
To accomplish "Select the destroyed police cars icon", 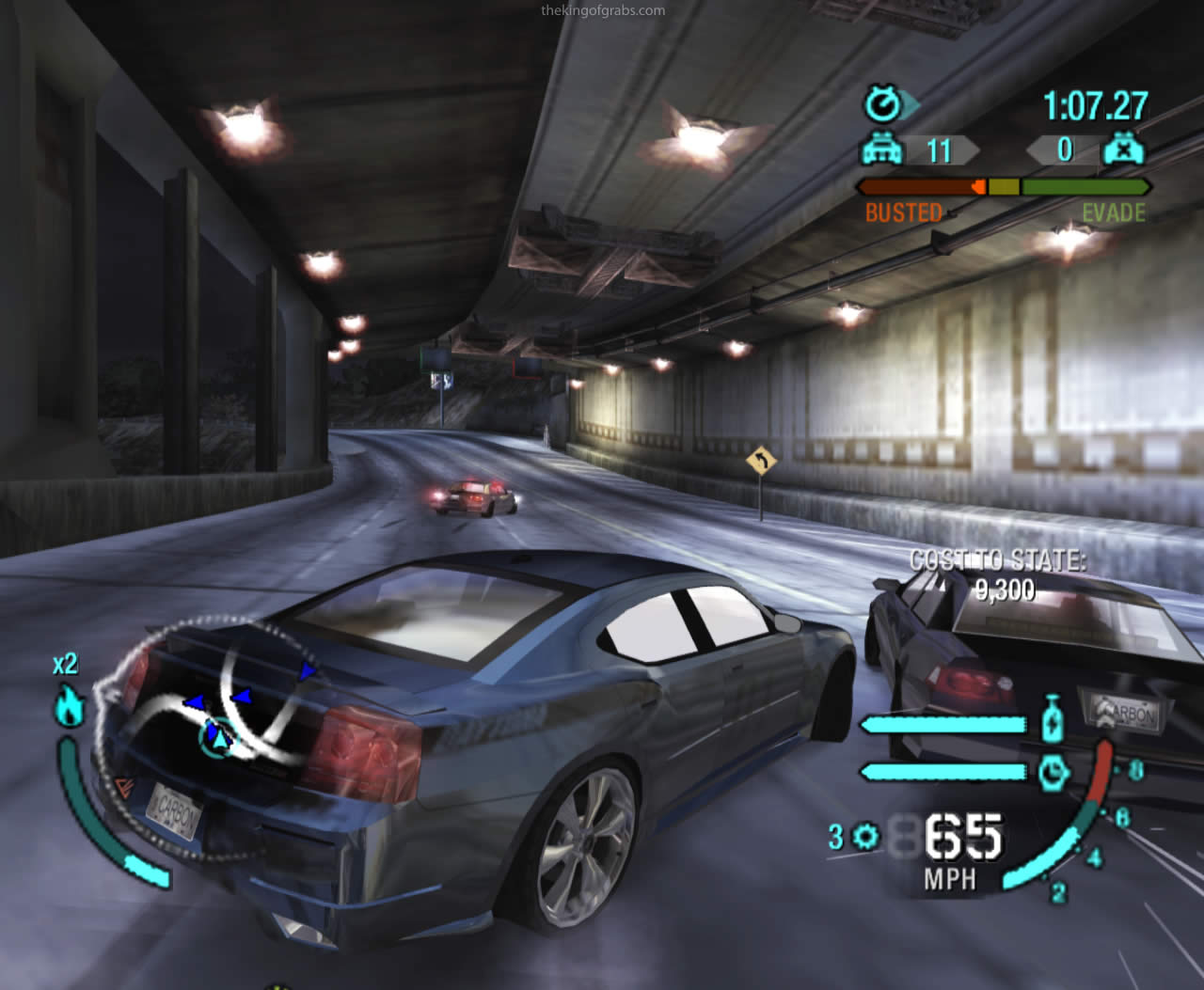I will click(1124, 149).
